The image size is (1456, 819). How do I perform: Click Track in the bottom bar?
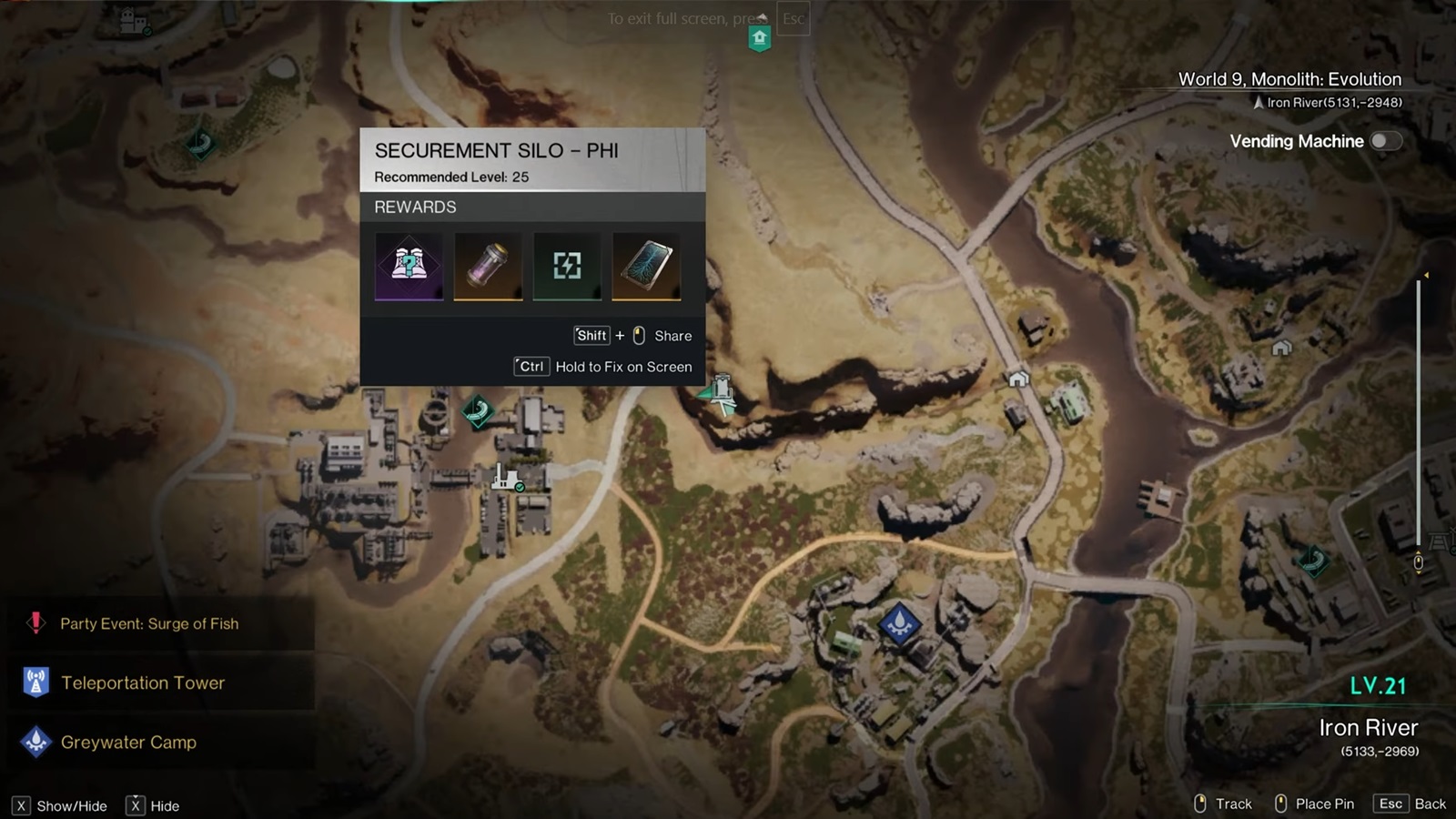[1233, 804]
